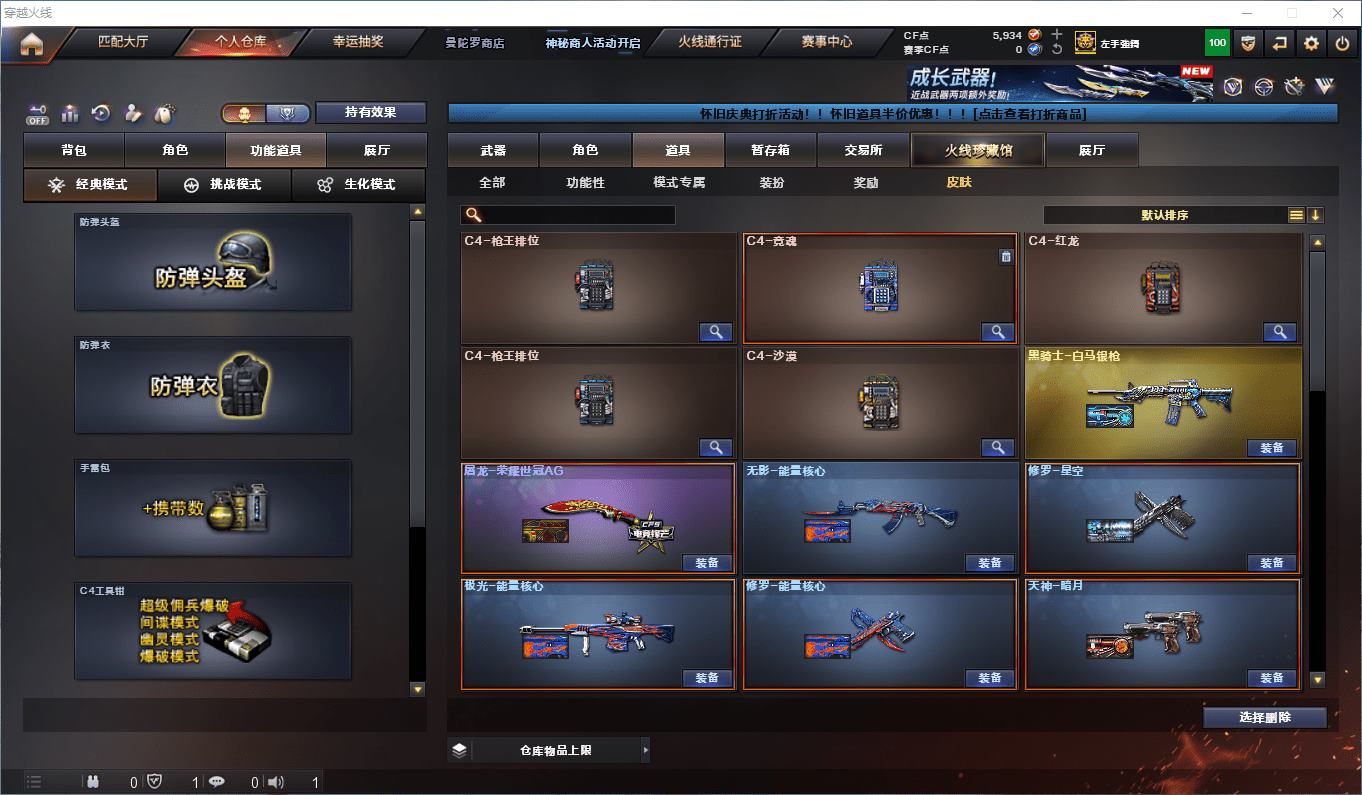The width and height of the screenshot is (1362, 795).
Task: Click the 持有效果 button
Action: click(371, 113)
